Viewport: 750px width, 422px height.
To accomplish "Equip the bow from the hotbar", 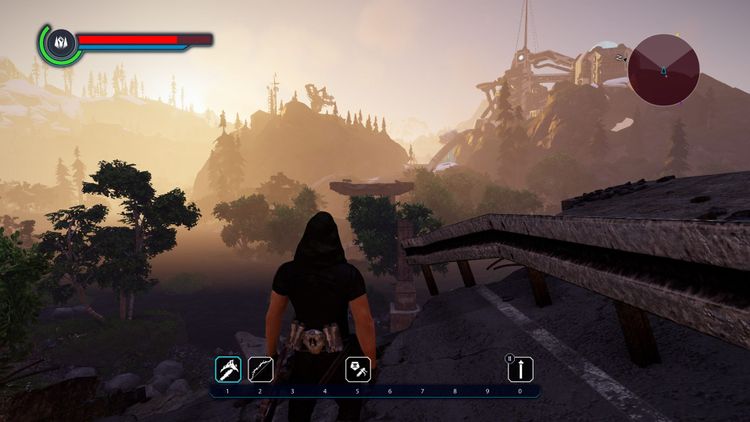I will [x=260, y=370].
